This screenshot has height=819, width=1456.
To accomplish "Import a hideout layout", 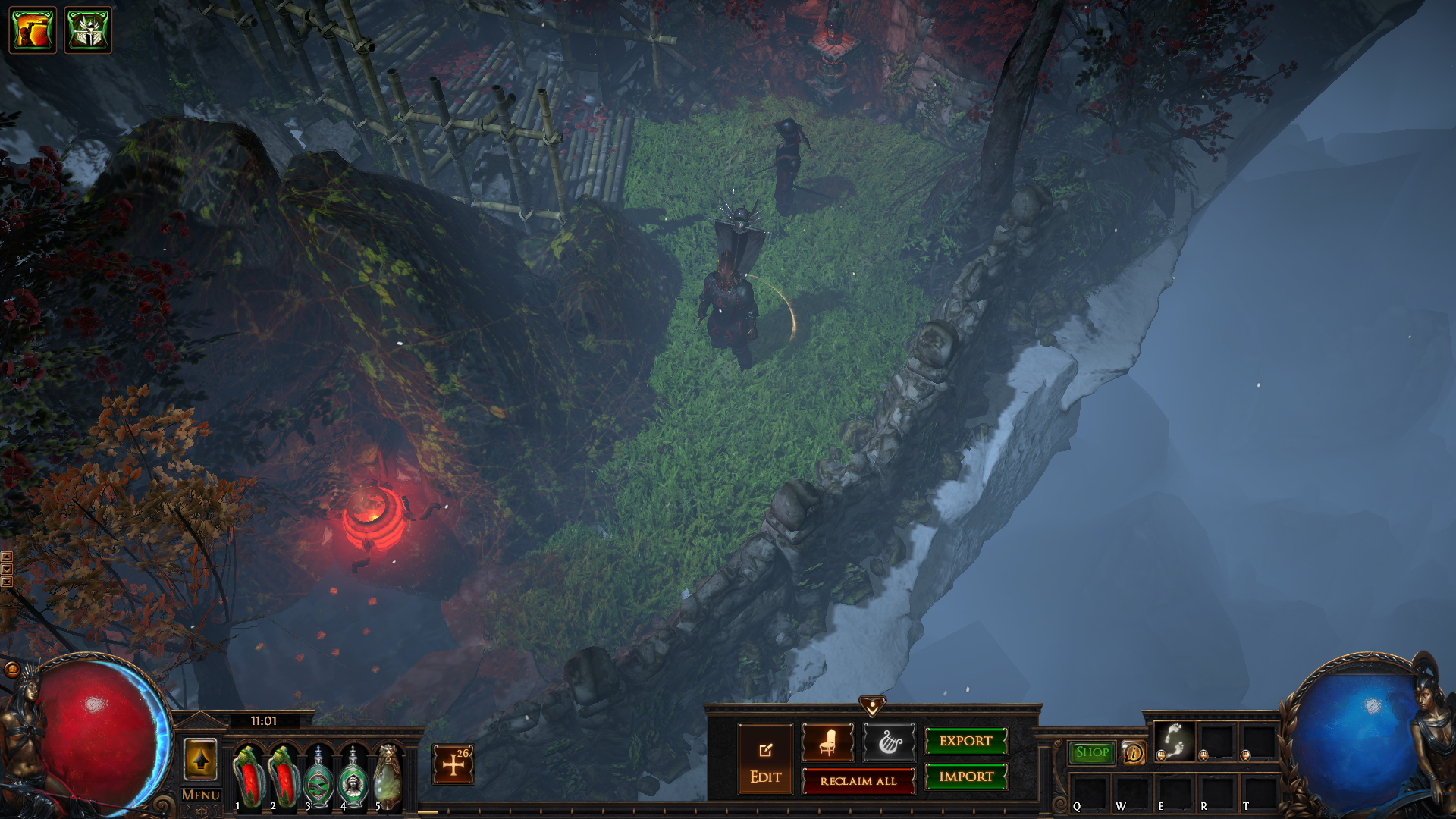I will point(965,777).
